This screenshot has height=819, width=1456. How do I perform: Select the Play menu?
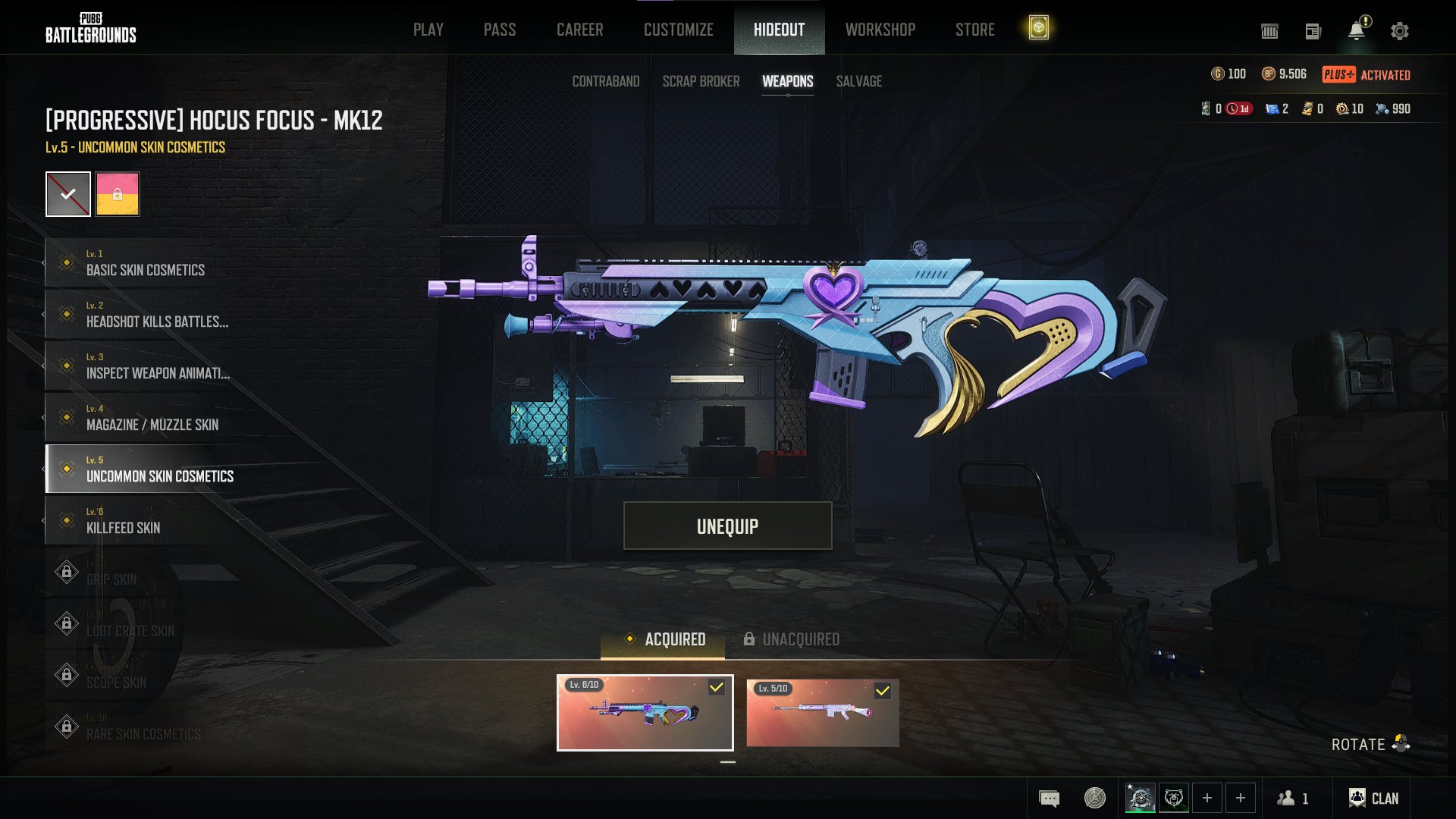tap(428, 30)
